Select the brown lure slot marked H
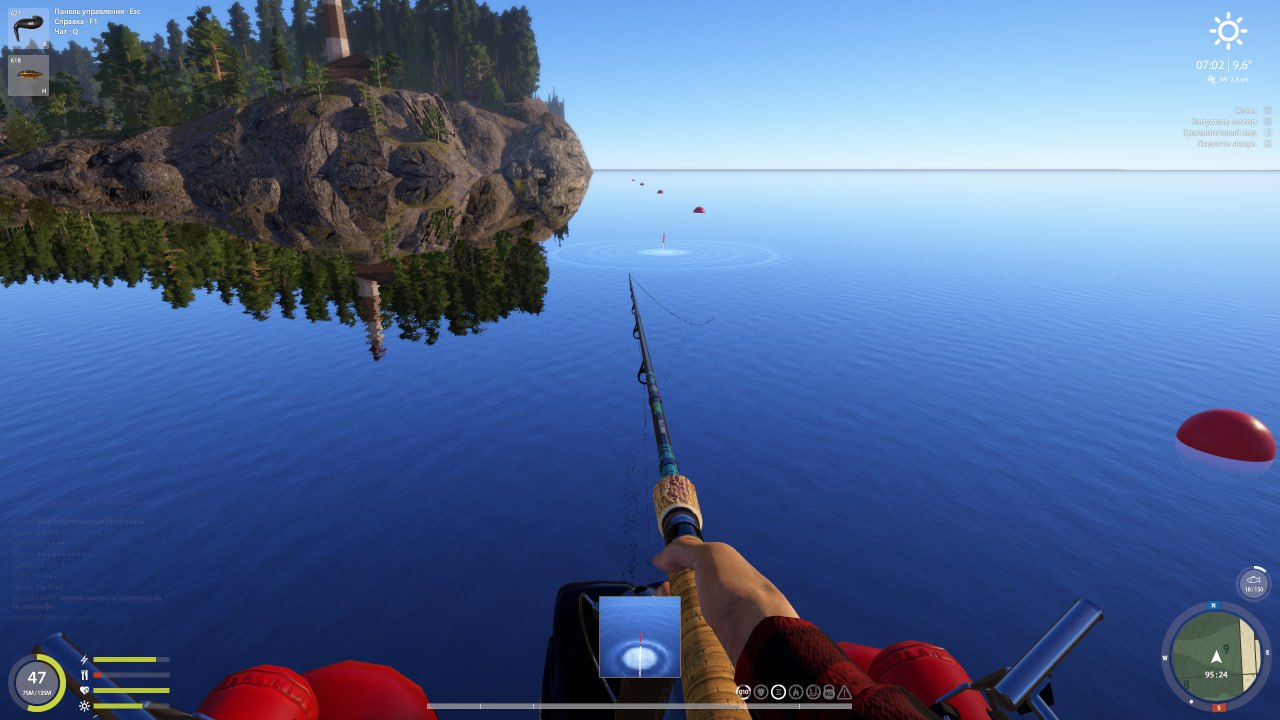 (x=28, y=75)
